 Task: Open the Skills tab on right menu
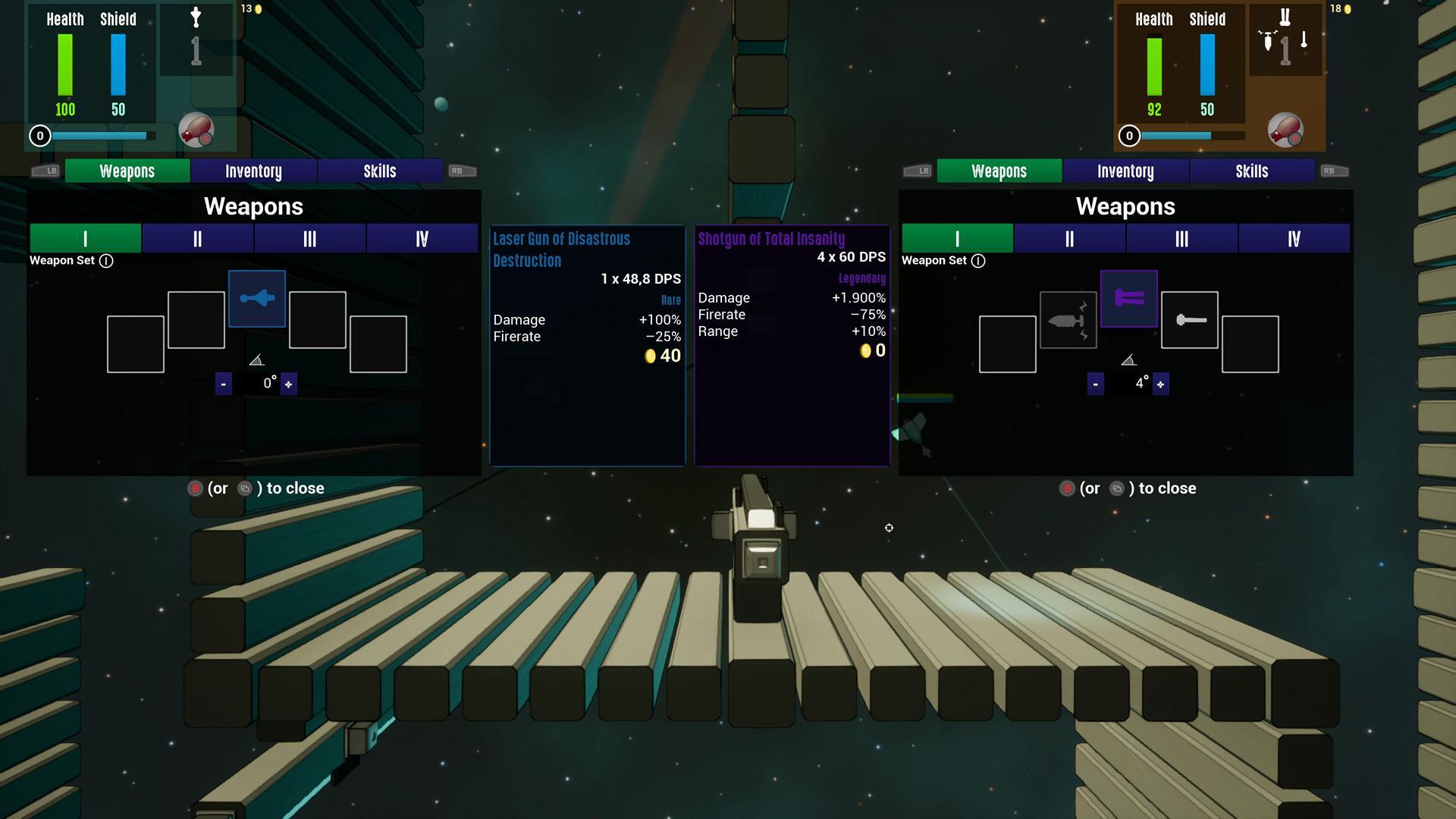pos(1252,171)
